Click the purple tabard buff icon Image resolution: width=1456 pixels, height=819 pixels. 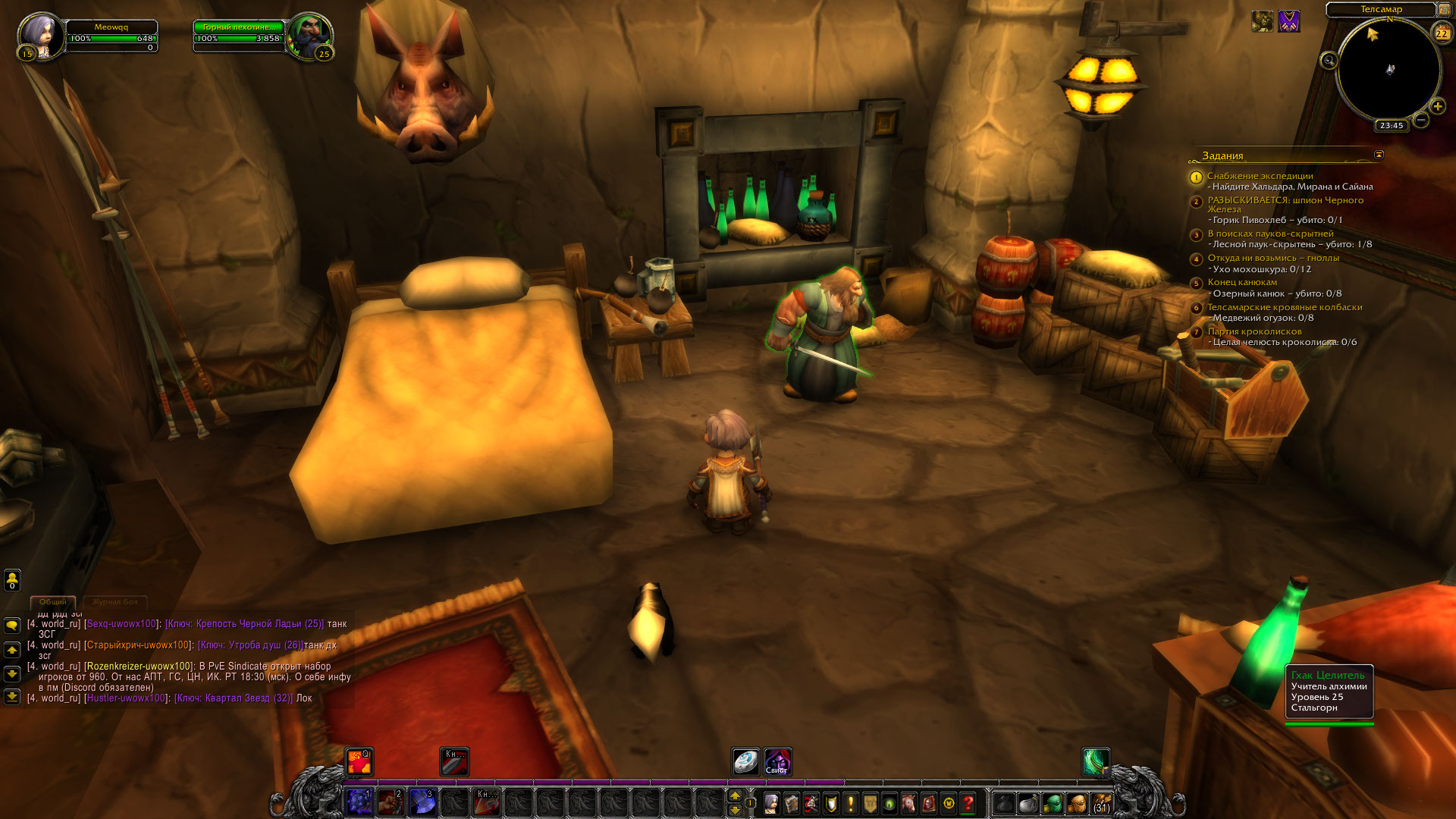[1289, 21]
